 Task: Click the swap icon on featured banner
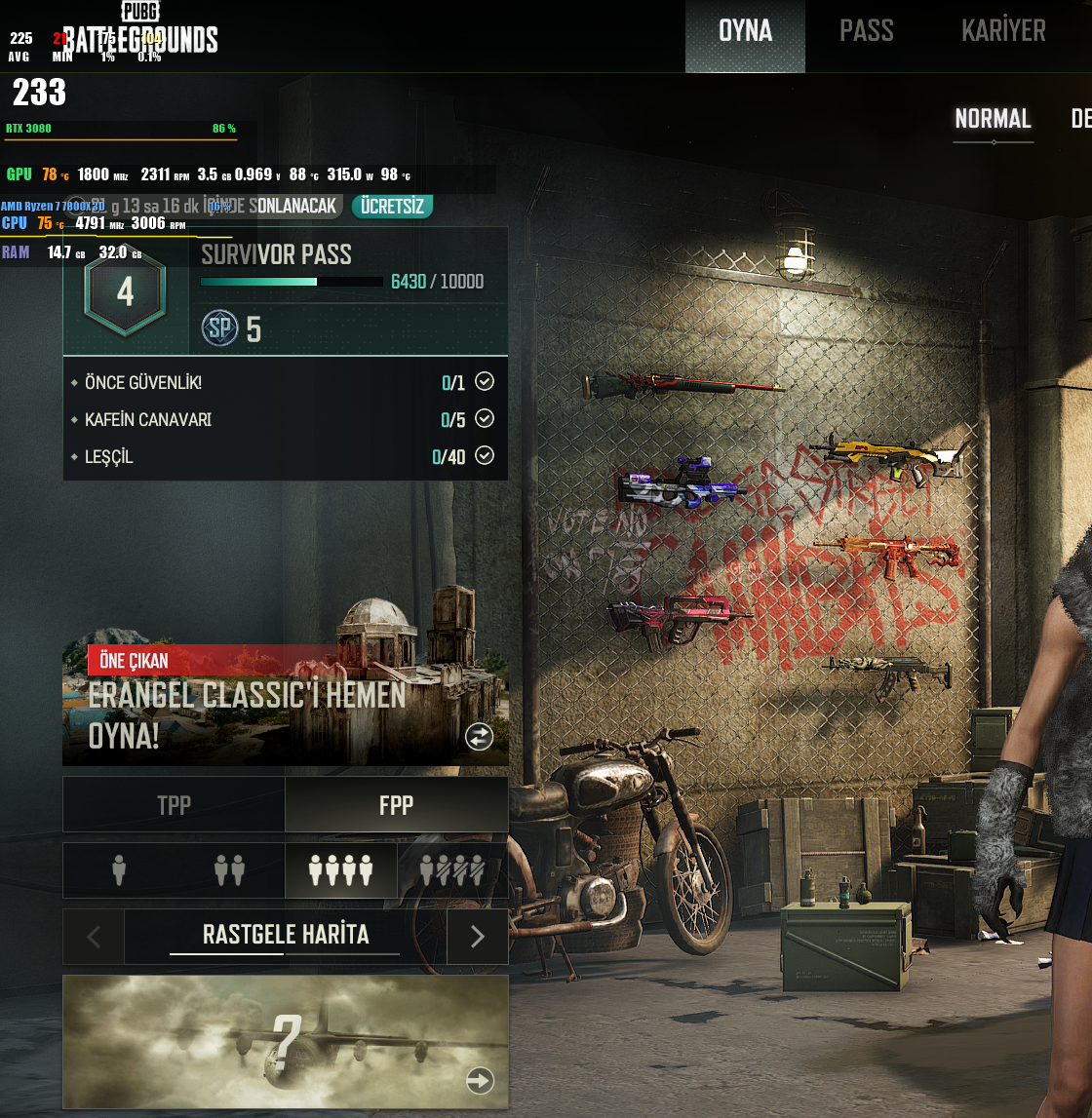point(479,737)
